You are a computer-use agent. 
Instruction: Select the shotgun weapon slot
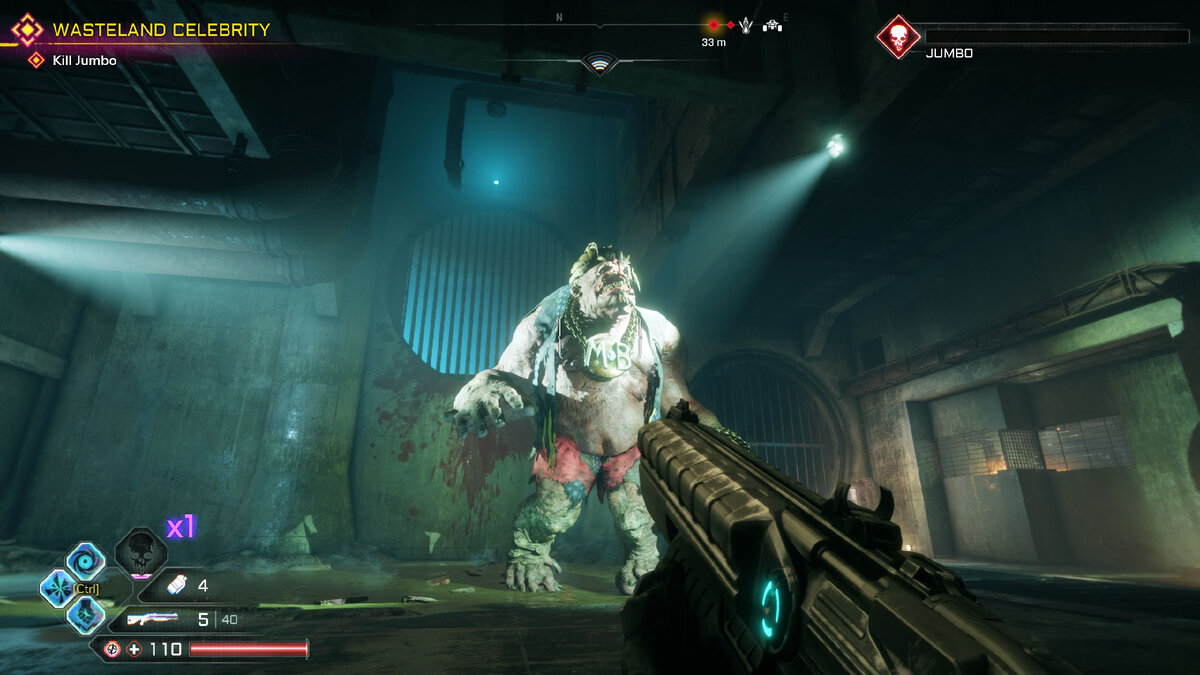point(153,619)
